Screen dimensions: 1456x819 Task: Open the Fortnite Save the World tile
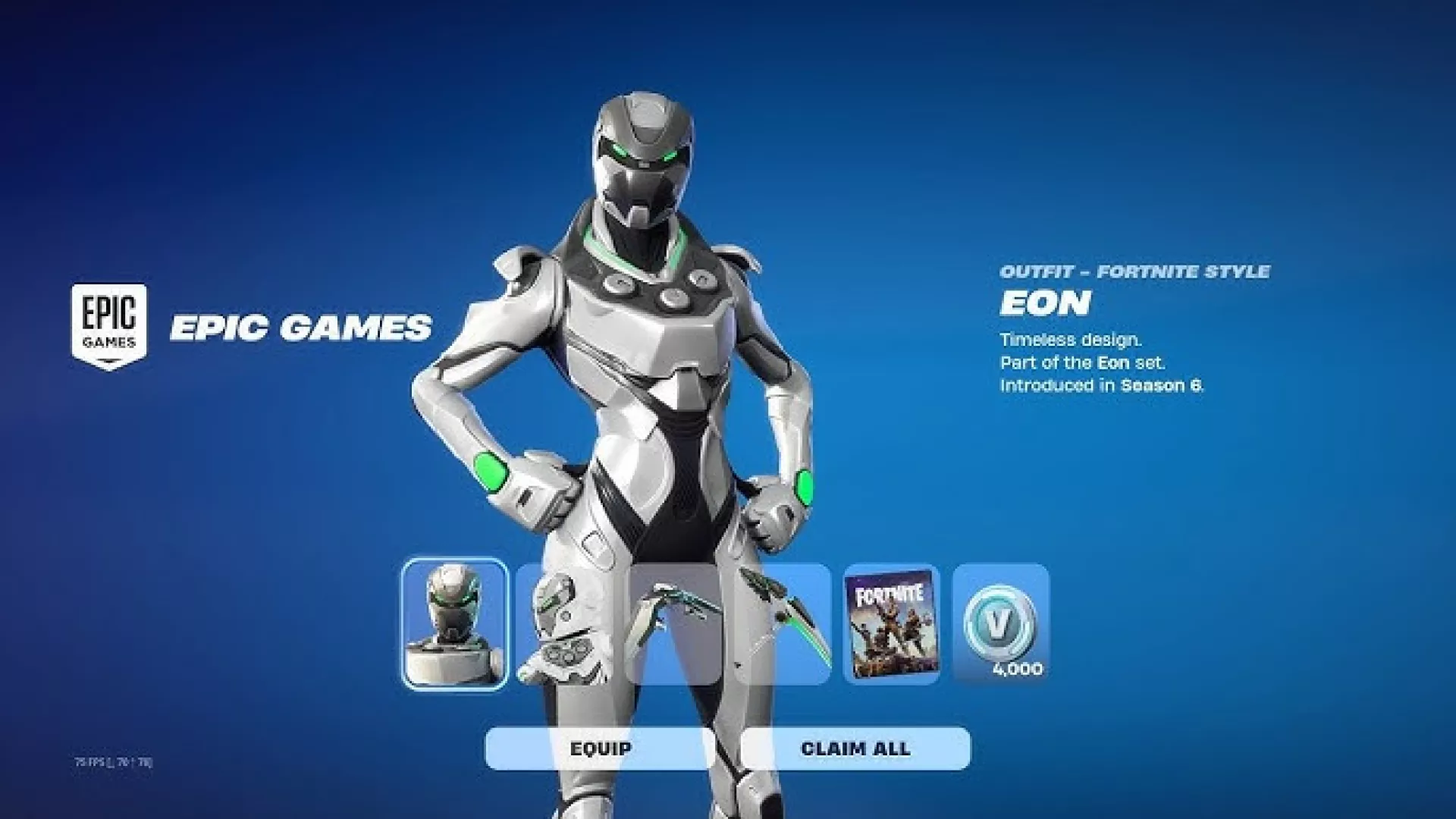(x=891, y=624)
